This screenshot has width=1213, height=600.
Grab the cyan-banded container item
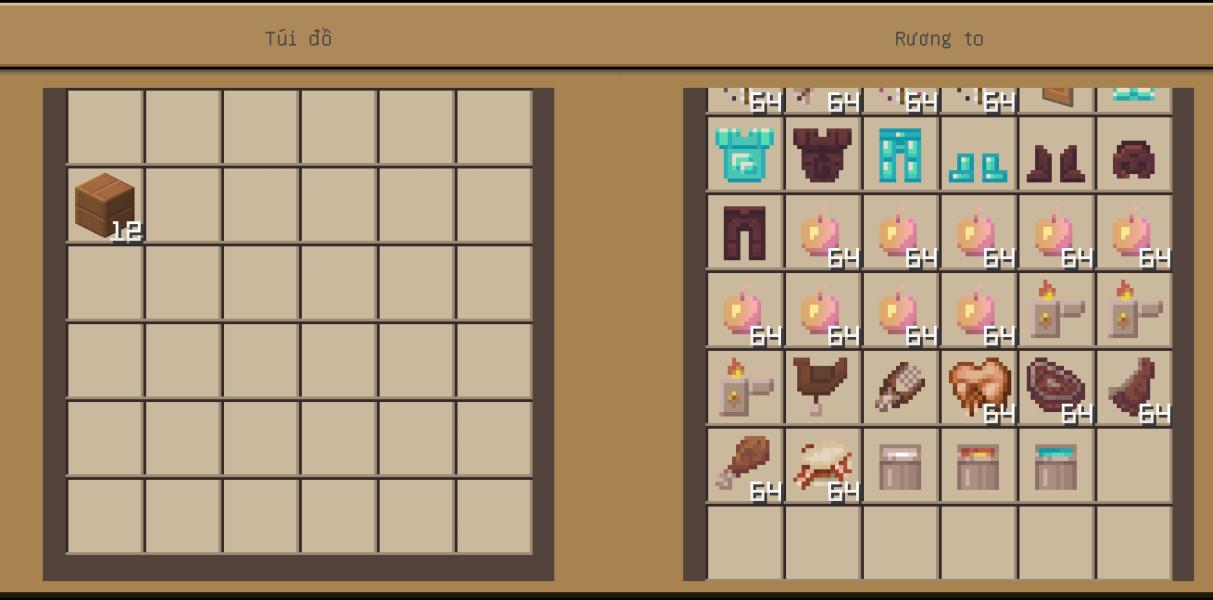1056,466
